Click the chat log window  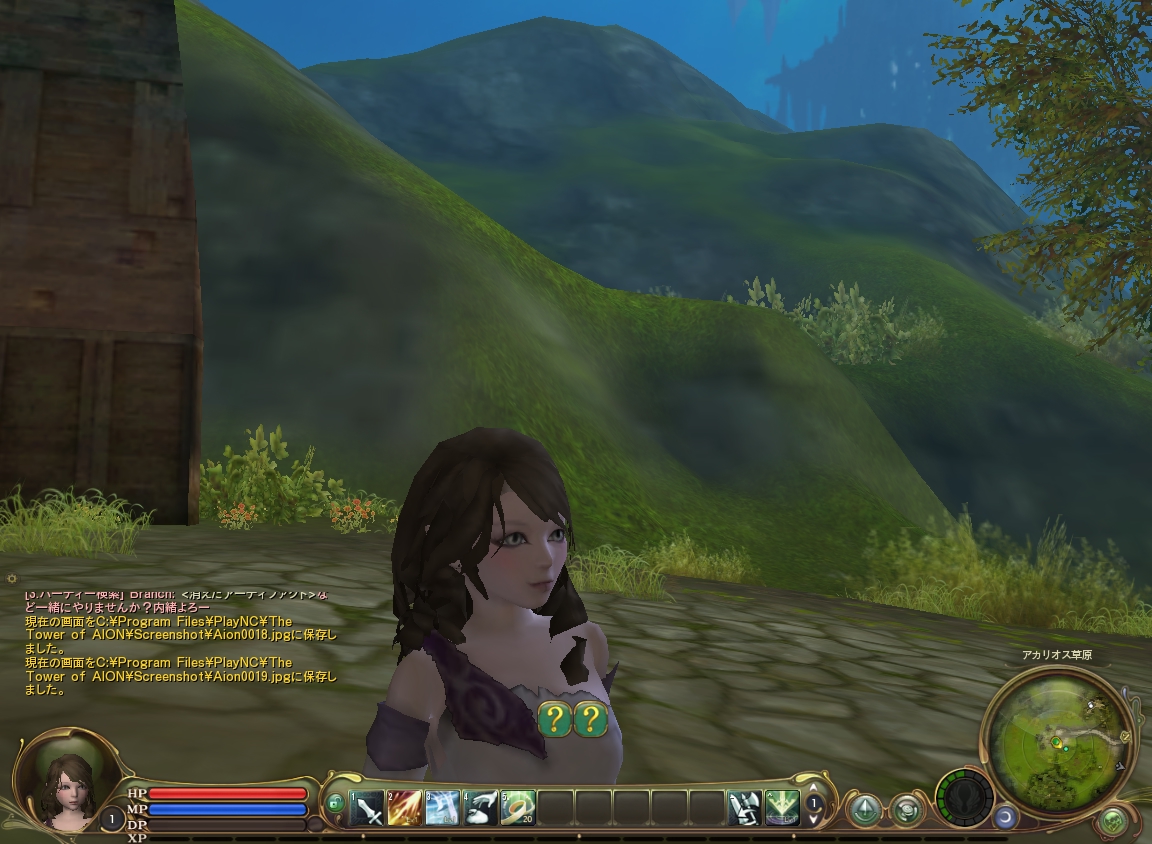(x=180, y=645)
